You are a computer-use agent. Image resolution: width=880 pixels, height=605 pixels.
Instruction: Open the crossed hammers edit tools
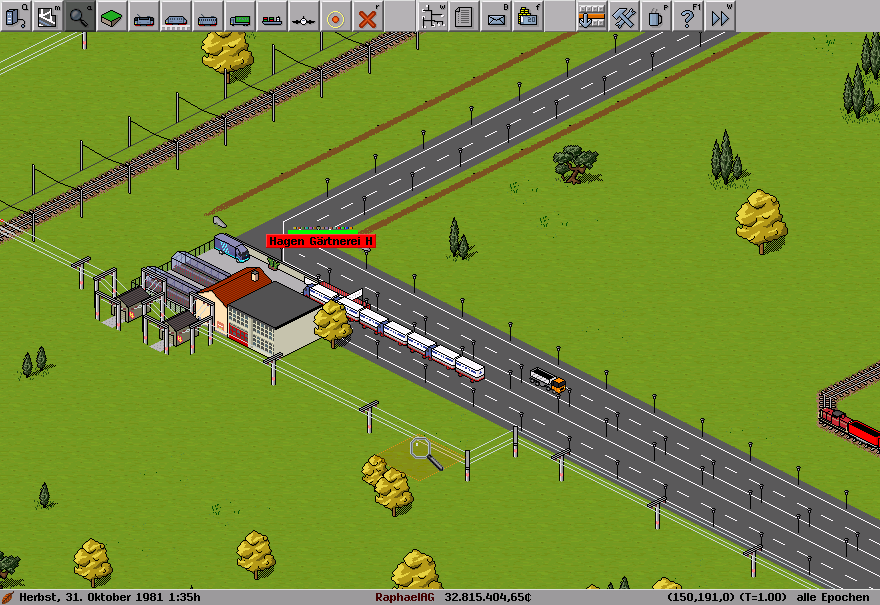624,16
